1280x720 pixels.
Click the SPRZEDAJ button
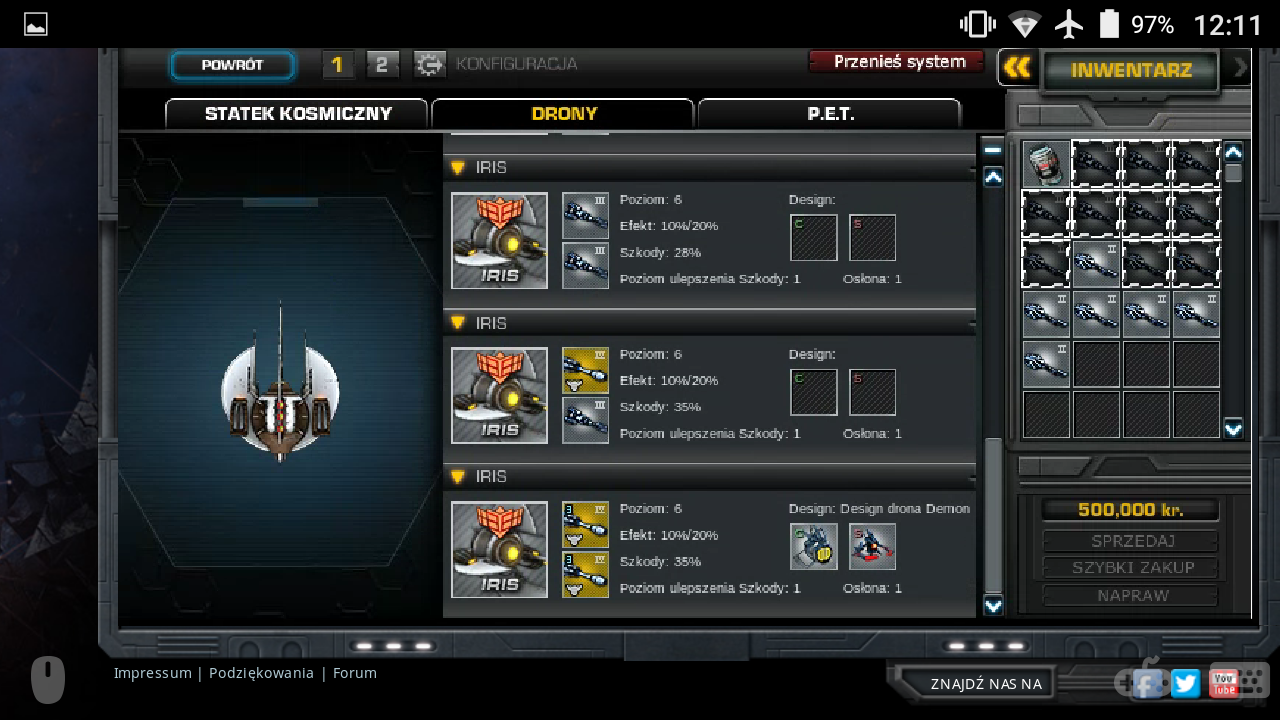click(1131, 541)
